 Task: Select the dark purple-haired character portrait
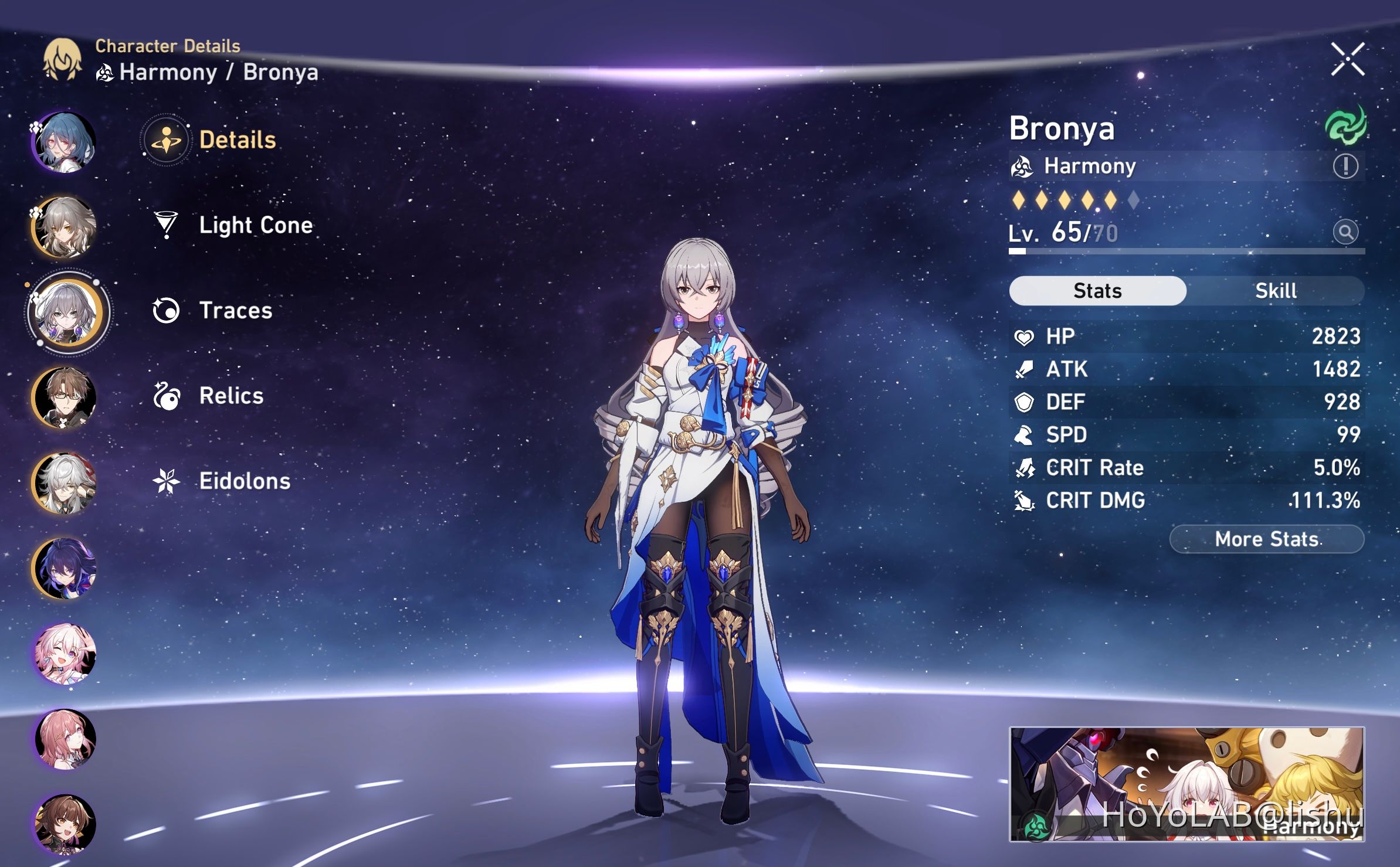[x=65, y=568]
